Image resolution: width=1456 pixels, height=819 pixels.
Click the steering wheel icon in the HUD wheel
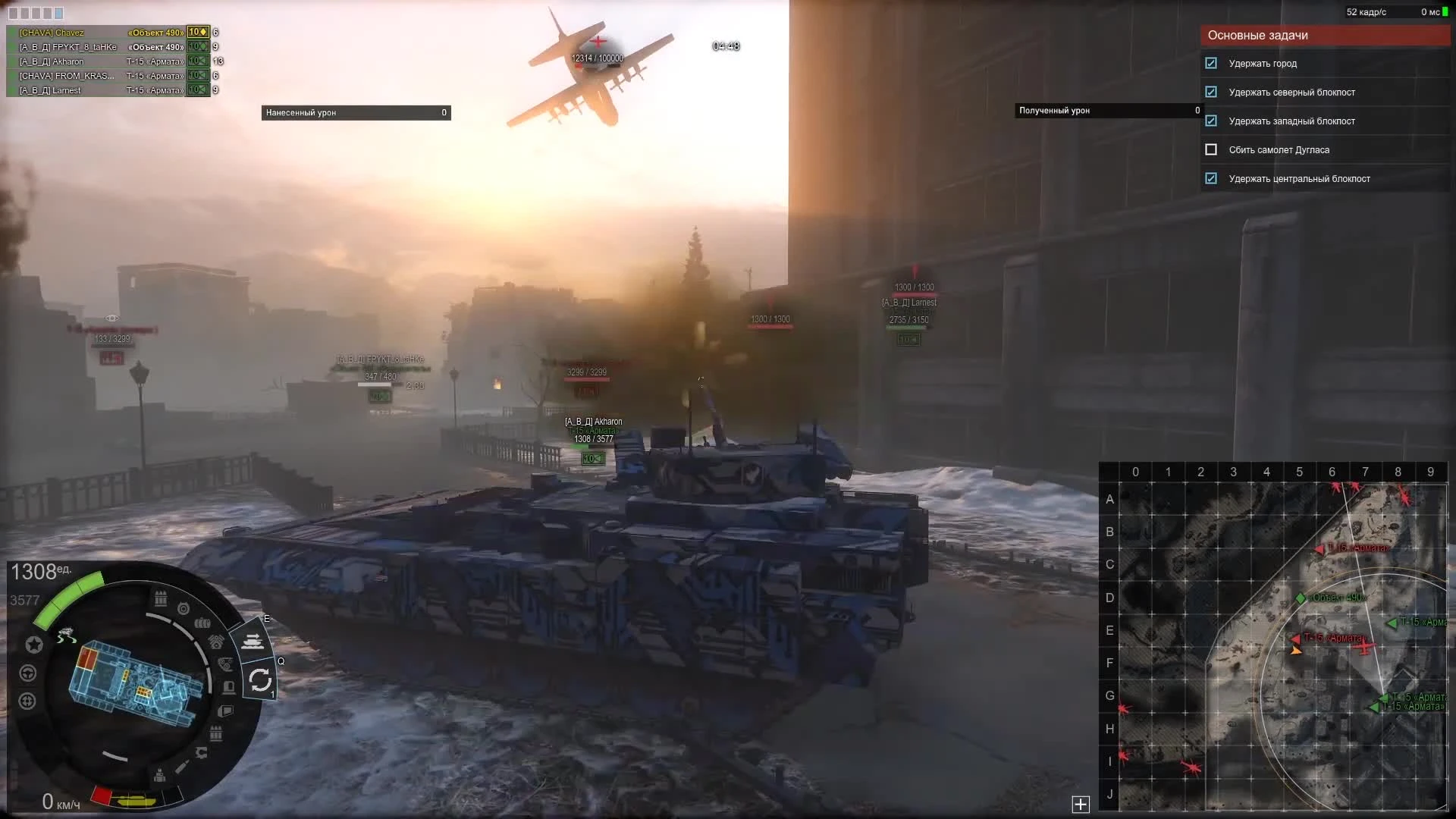(x=28, y=673)
